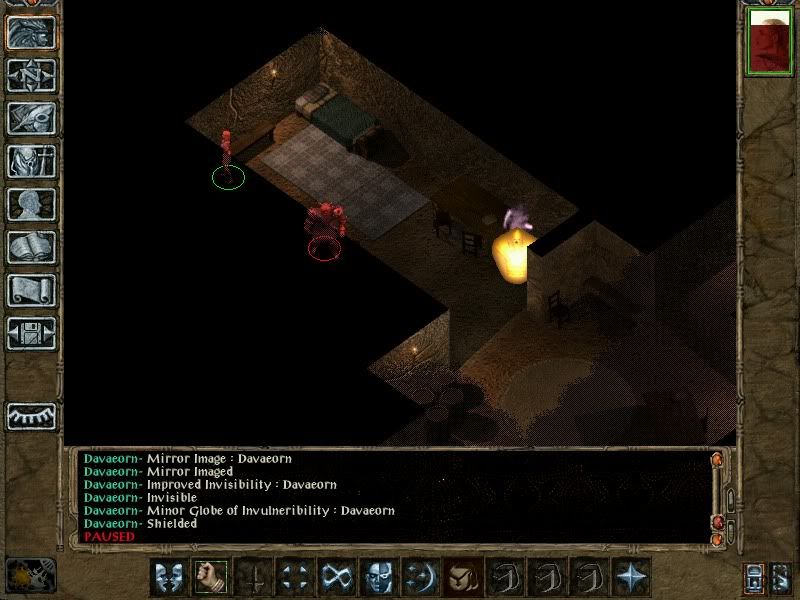This screenshot has width=800, height=600.
Task: Select all party members button
Action: [x=755, y=577]
